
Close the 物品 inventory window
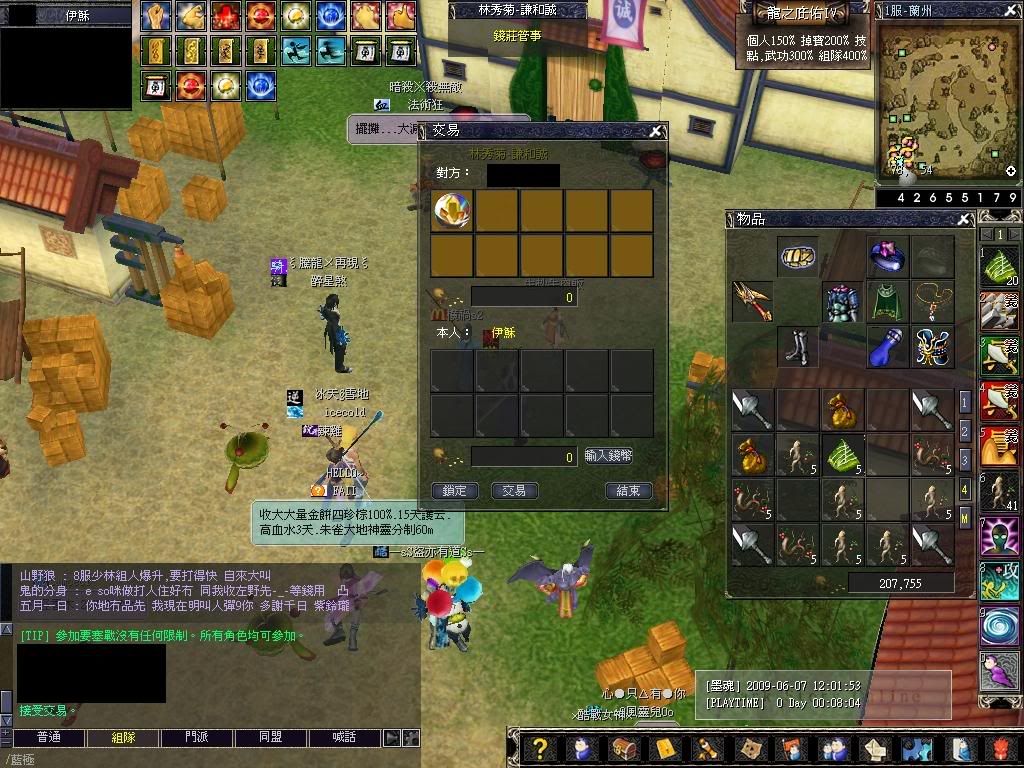(964, 220)
